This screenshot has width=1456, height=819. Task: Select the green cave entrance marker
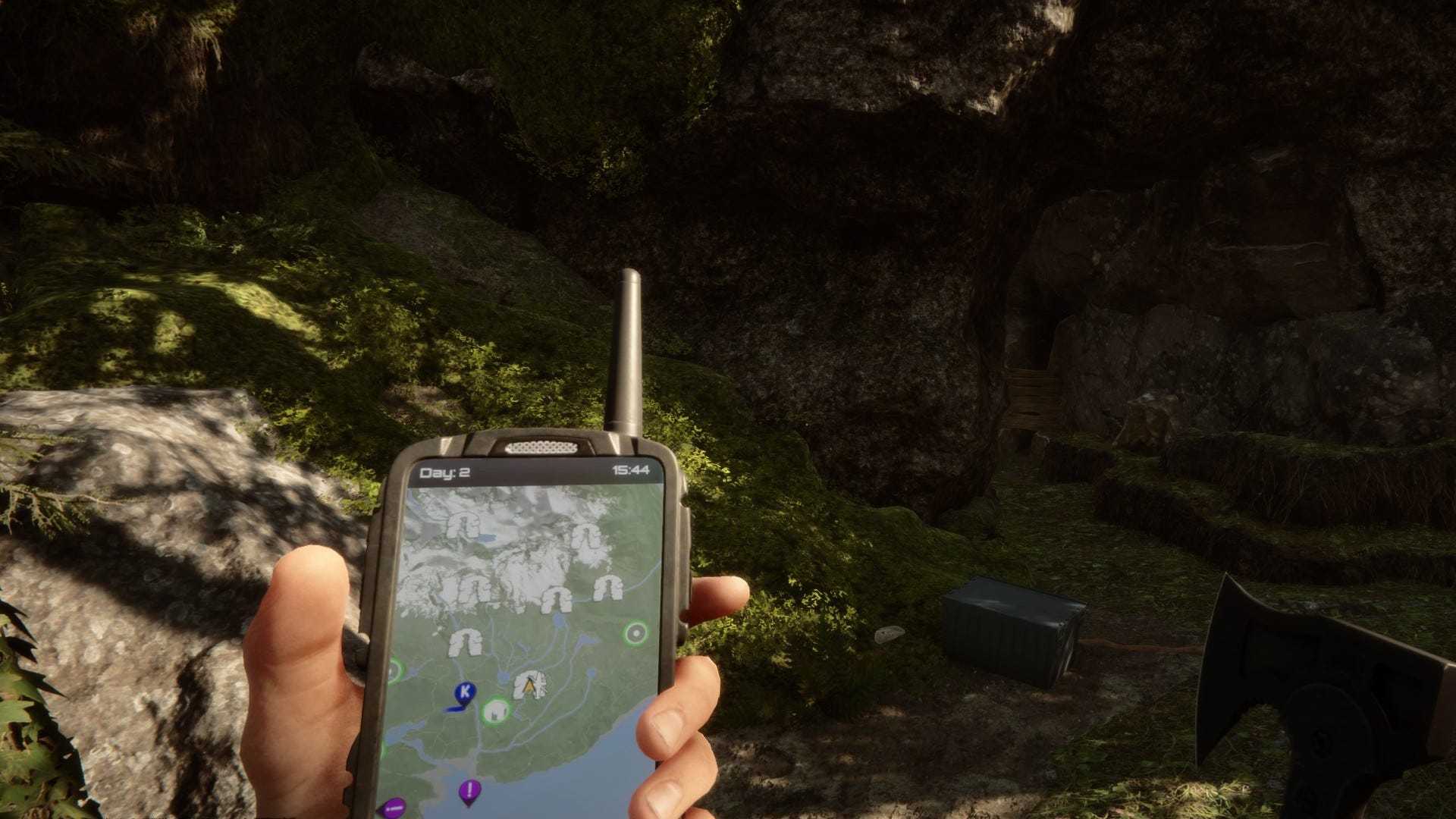tap(495, 711)
